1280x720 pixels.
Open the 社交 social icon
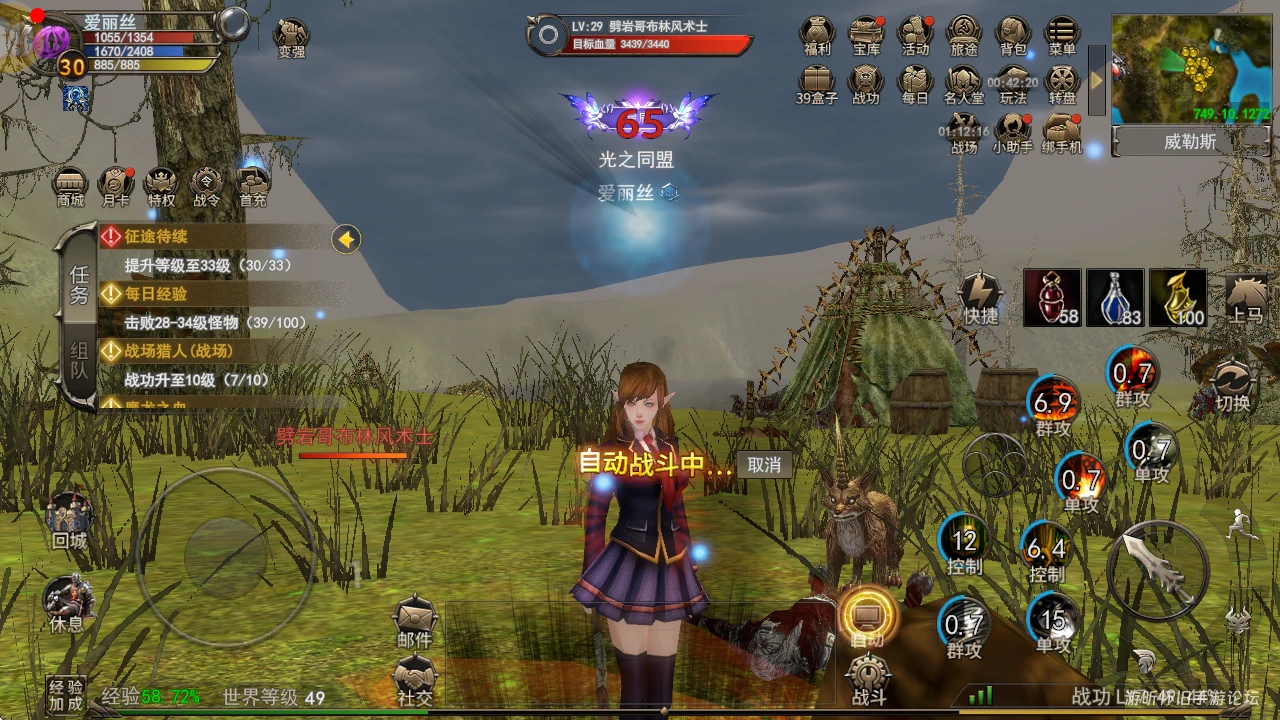[x=414, y=678]
